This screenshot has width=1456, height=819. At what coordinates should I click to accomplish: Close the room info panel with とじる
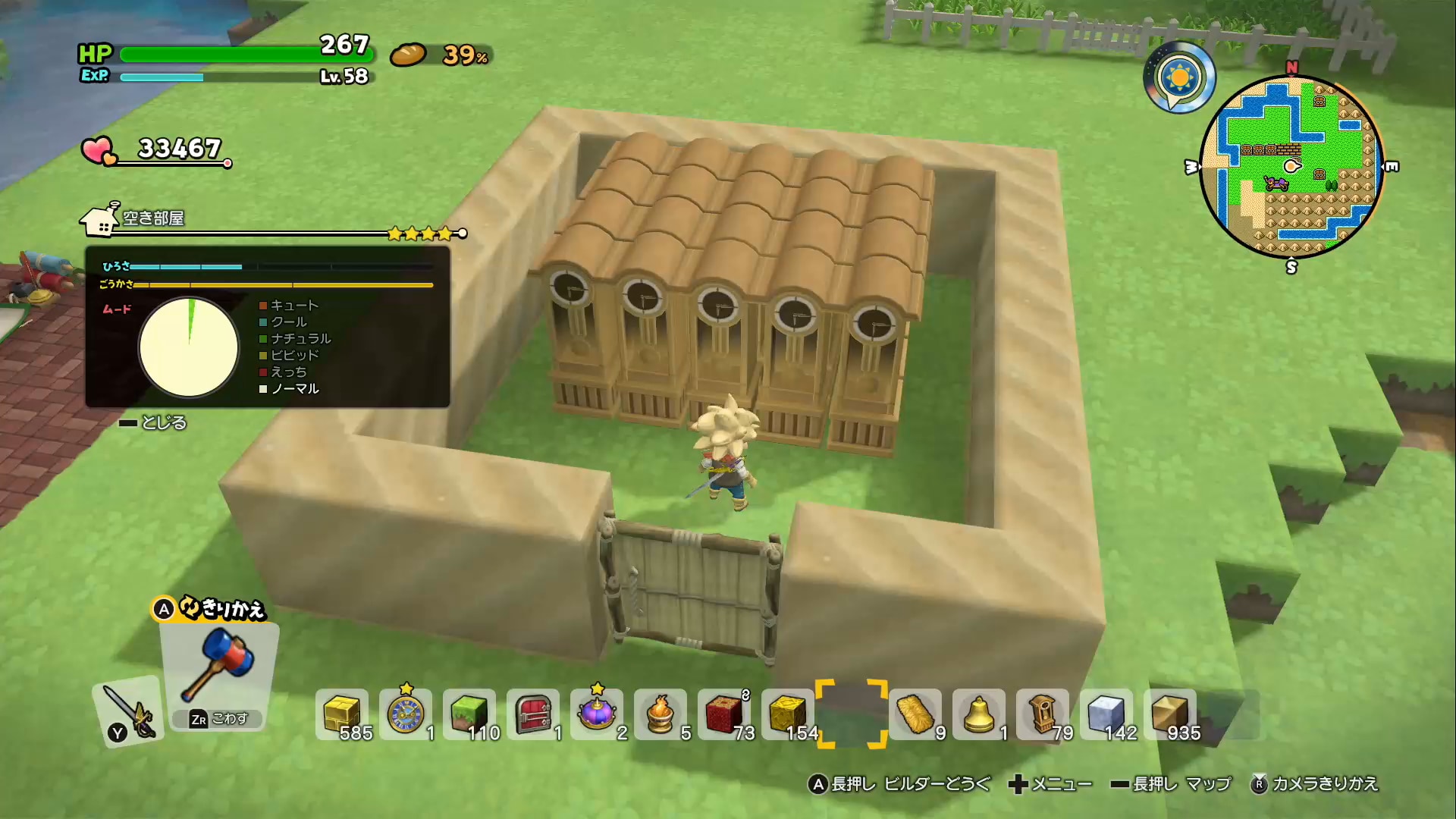pyautogui.click(x=163, y=422)
